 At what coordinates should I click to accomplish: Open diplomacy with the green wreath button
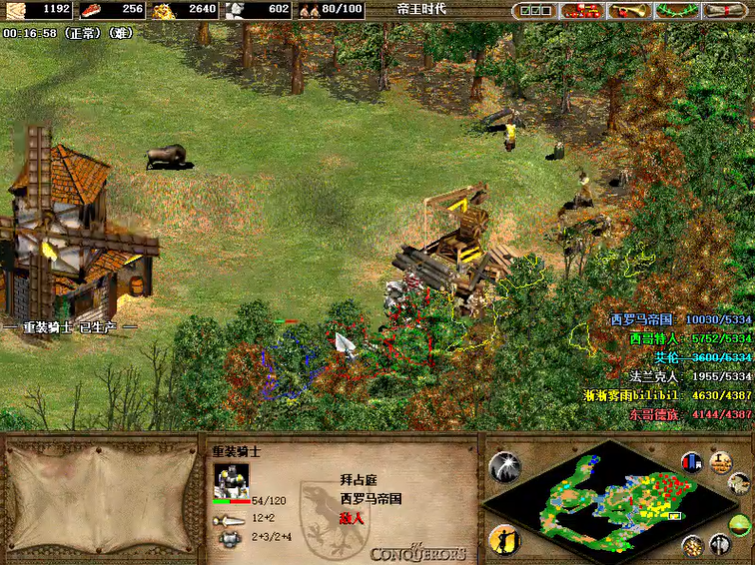coord(678,10)
